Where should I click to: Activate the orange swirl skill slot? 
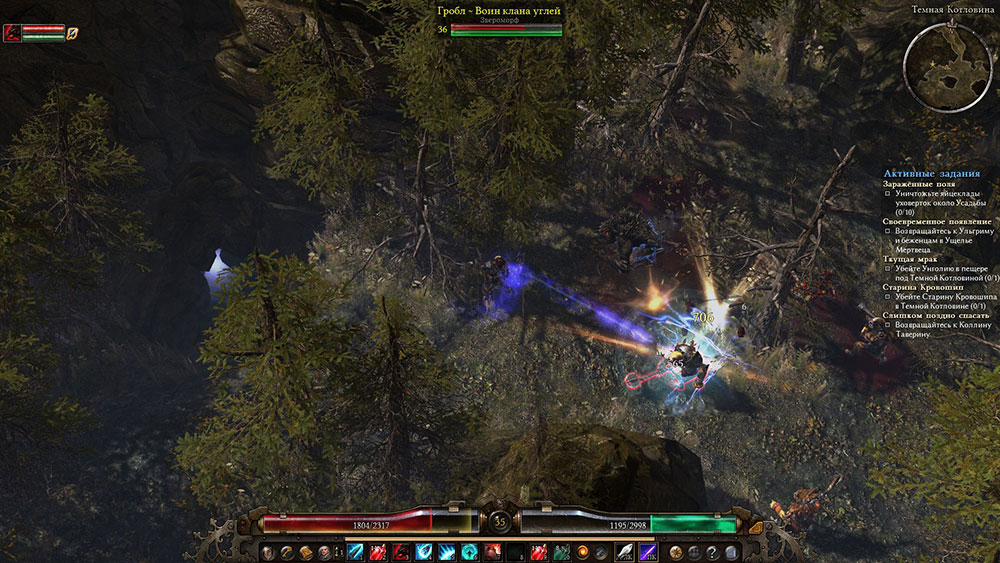point(583,552)
